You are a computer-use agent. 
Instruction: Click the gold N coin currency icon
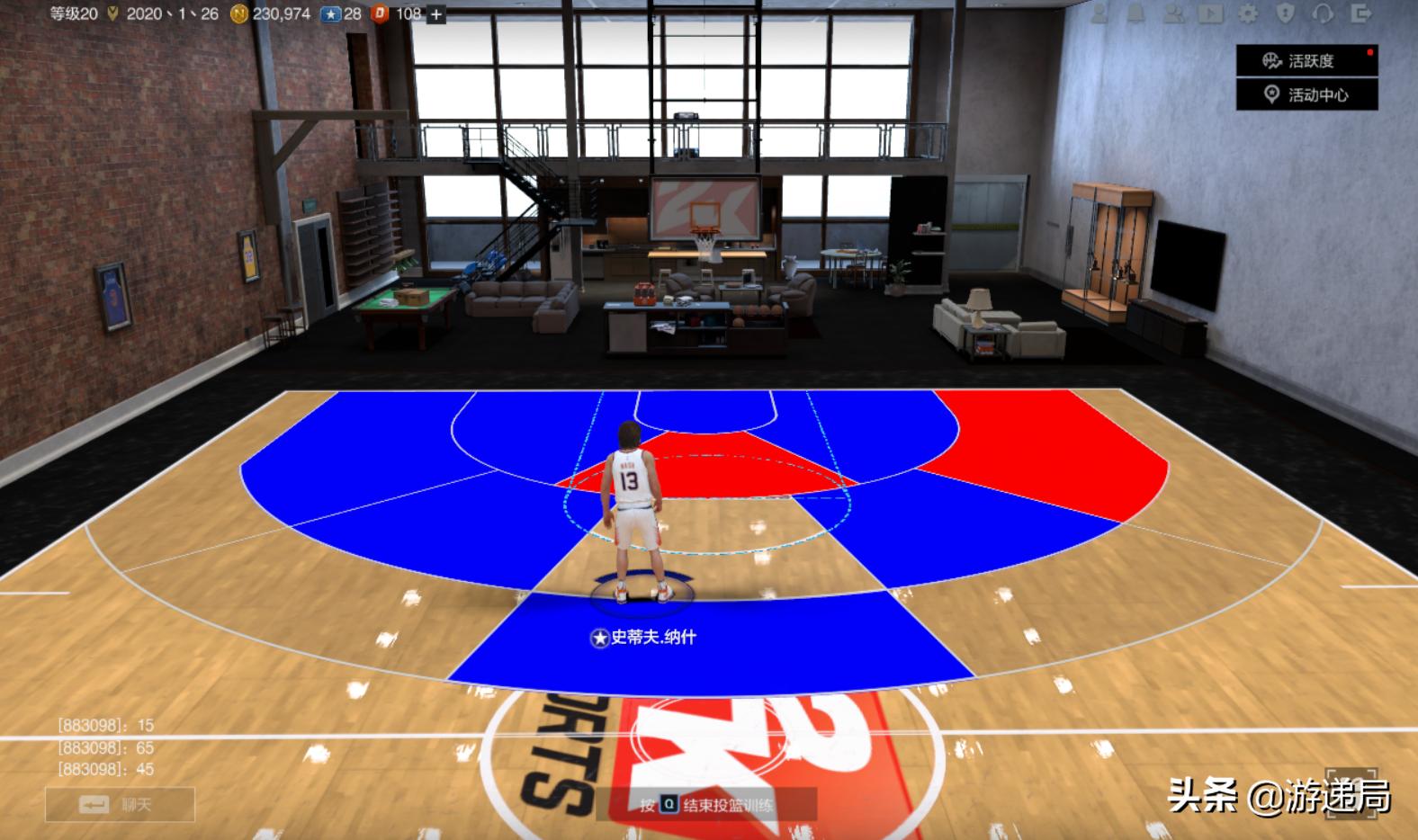tap(238, 13)
